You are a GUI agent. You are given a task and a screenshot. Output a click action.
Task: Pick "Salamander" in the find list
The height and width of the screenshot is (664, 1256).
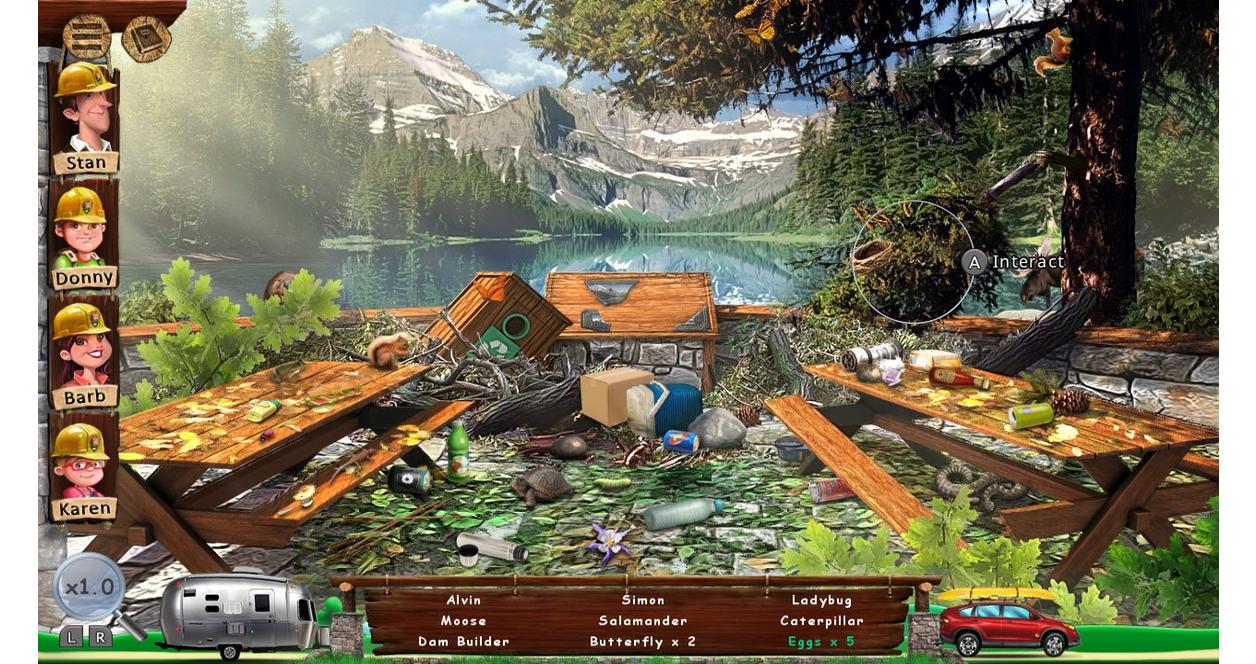[643, 621]
